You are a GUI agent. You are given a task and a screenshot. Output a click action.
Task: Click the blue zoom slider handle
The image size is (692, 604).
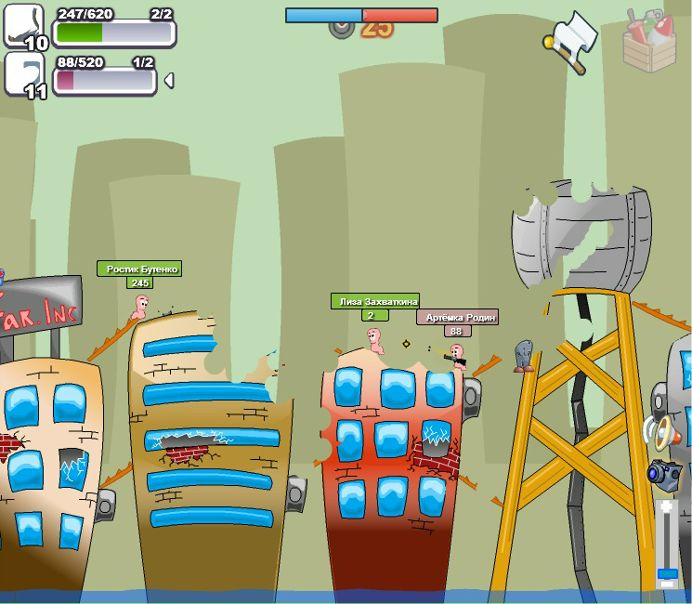click(666, 576)
